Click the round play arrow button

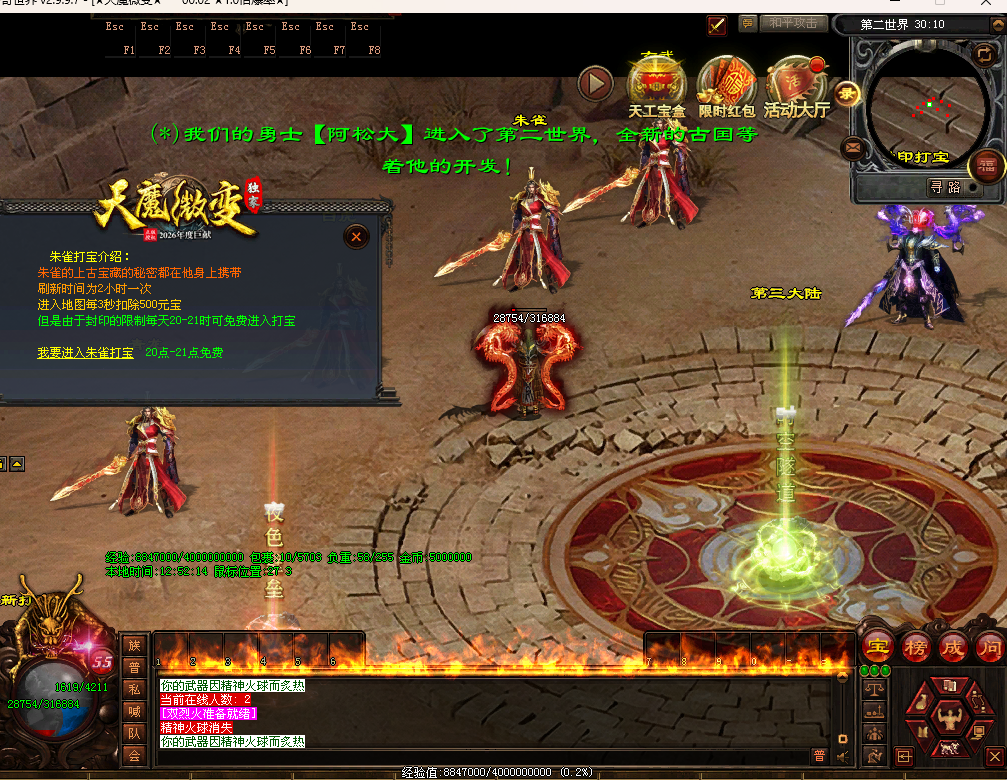coord(595,83)
